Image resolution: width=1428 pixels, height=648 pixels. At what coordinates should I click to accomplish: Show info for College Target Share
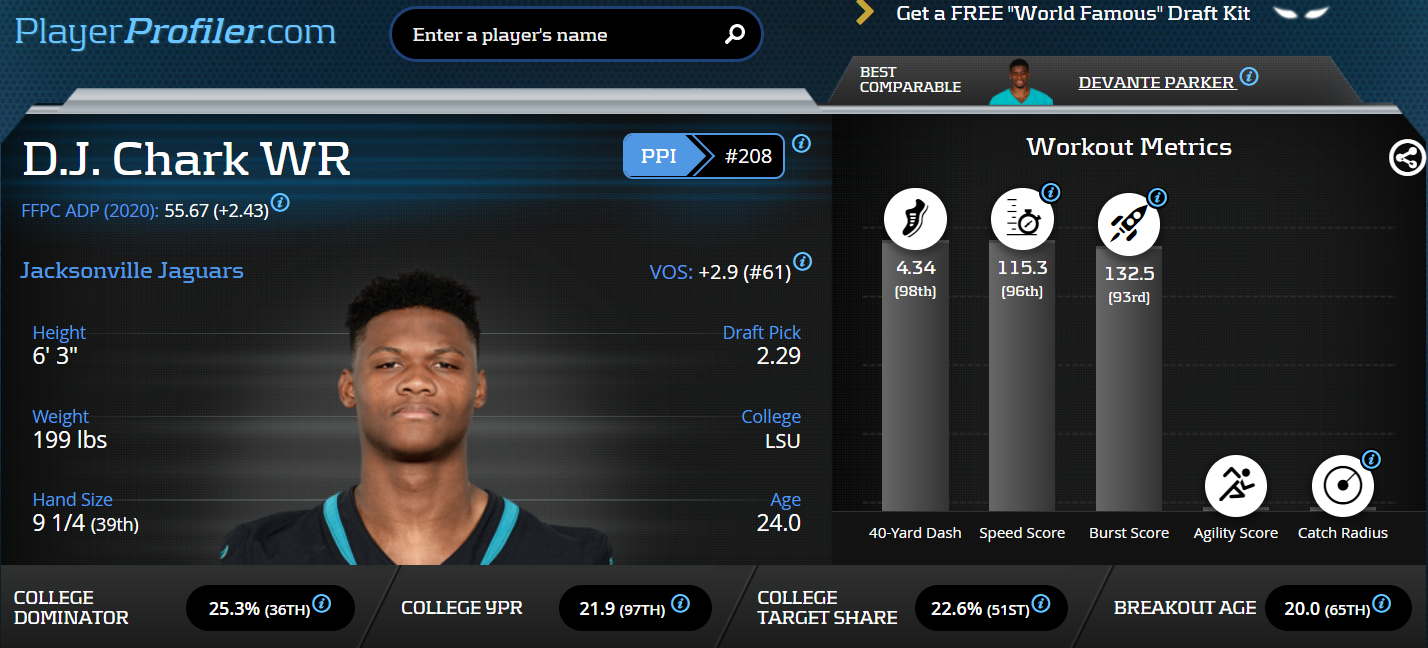point(1041,604)
